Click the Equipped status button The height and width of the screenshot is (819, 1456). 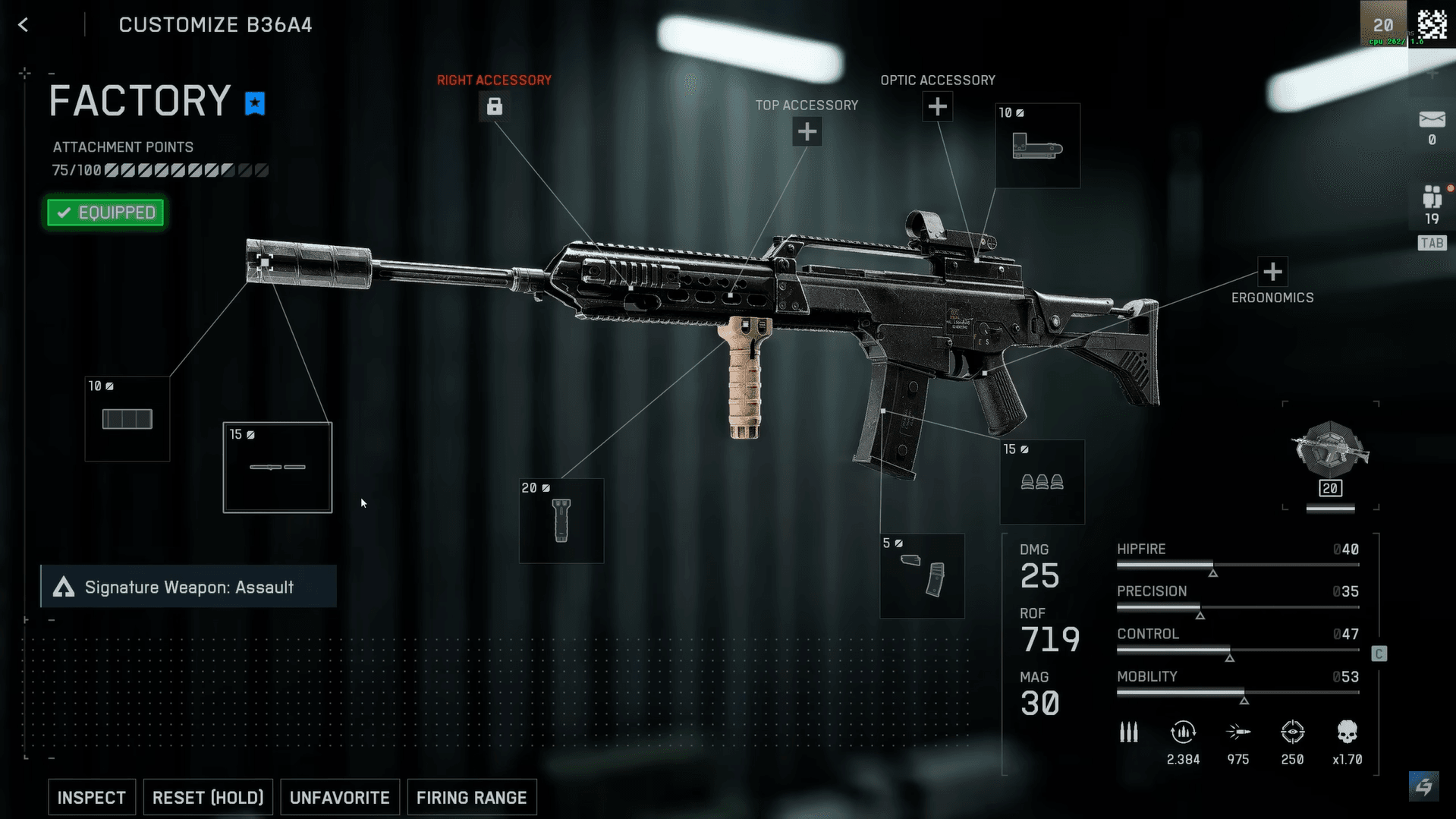105,213
